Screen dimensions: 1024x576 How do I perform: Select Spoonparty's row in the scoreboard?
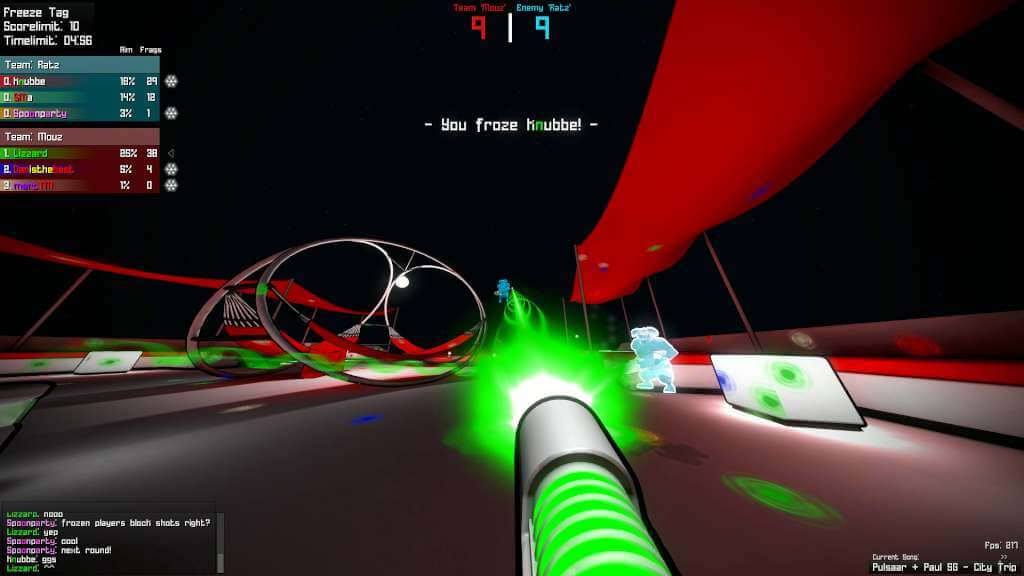[x=80, y=113]
